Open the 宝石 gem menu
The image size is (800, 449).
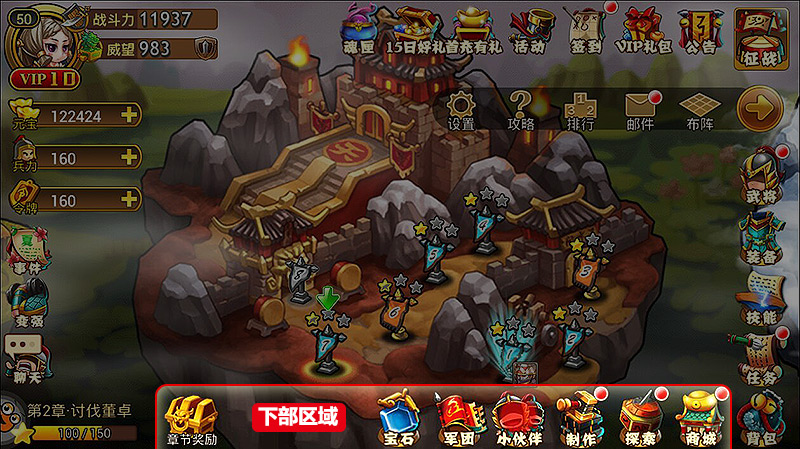(x=399, y=417)
